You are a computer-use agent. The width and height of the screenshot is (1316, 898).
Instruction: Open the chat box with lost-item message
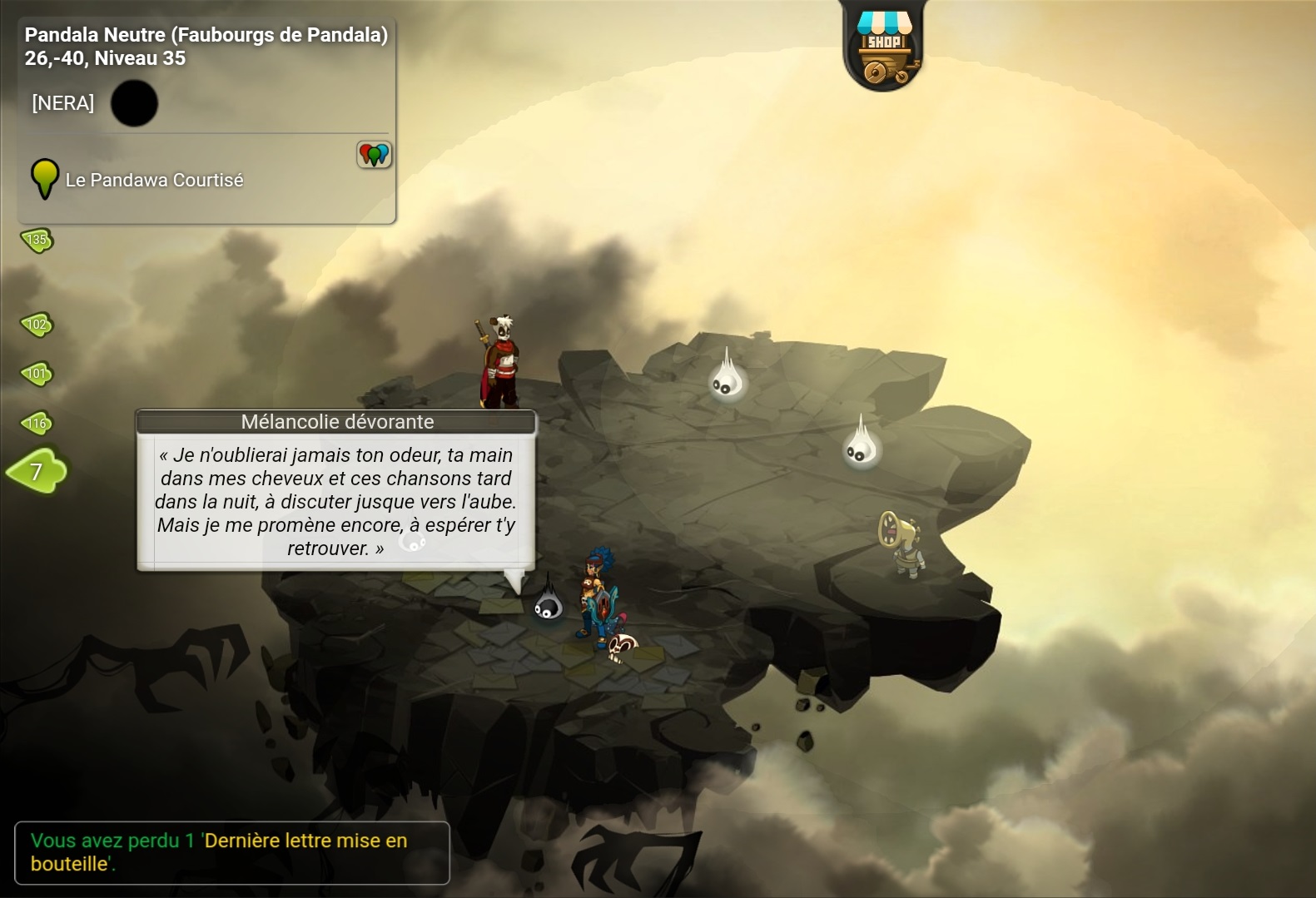[x=231, y=852]
